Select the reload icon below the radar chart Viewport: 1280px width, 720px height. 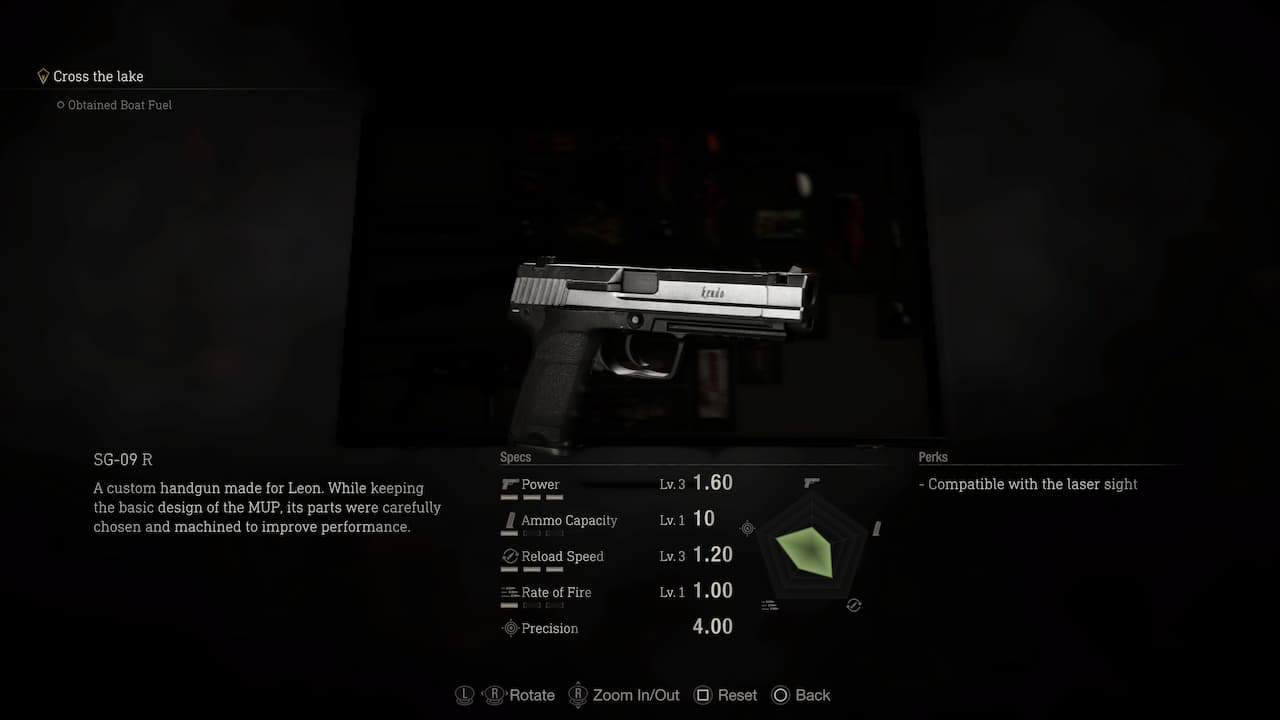click(854, 605)
